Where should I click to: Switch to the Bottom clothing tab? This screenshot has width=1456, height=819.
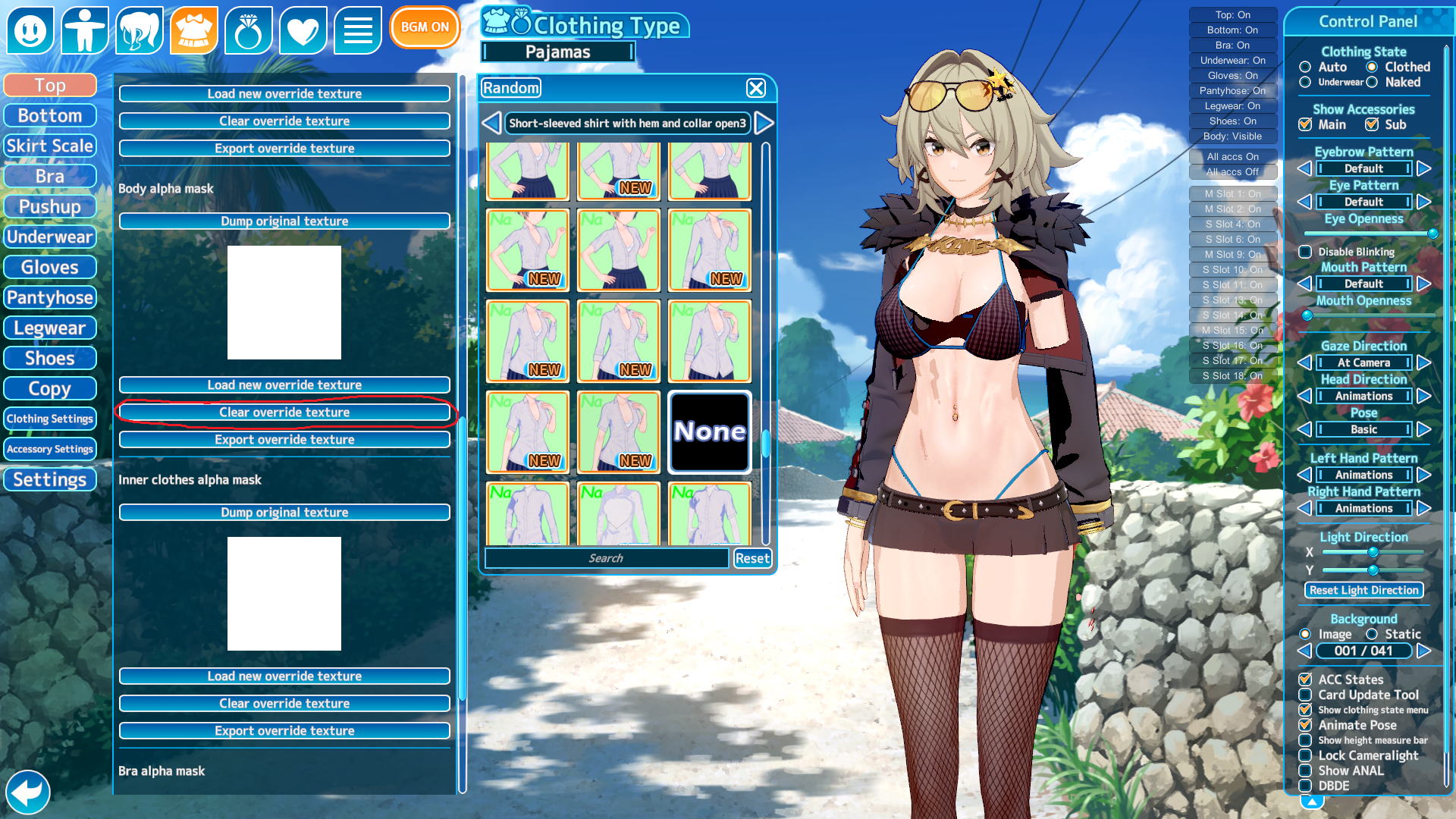point(50,116)
